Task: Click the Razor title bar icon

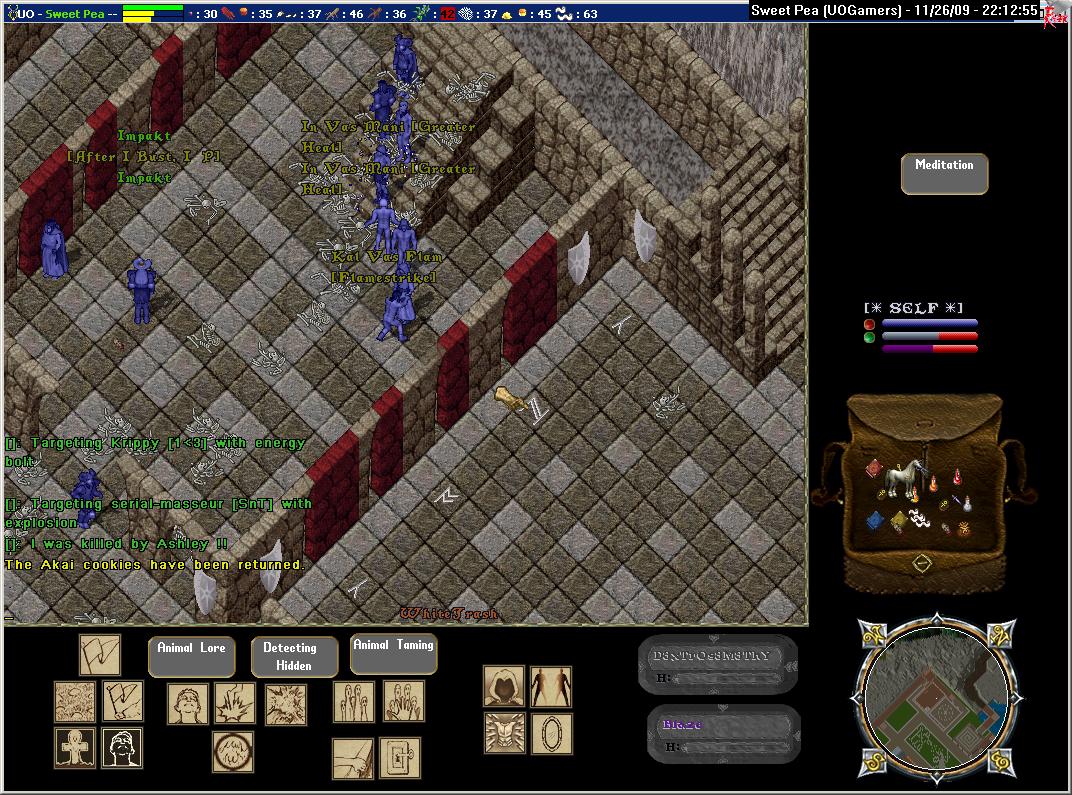Action: click(1053, 13)
